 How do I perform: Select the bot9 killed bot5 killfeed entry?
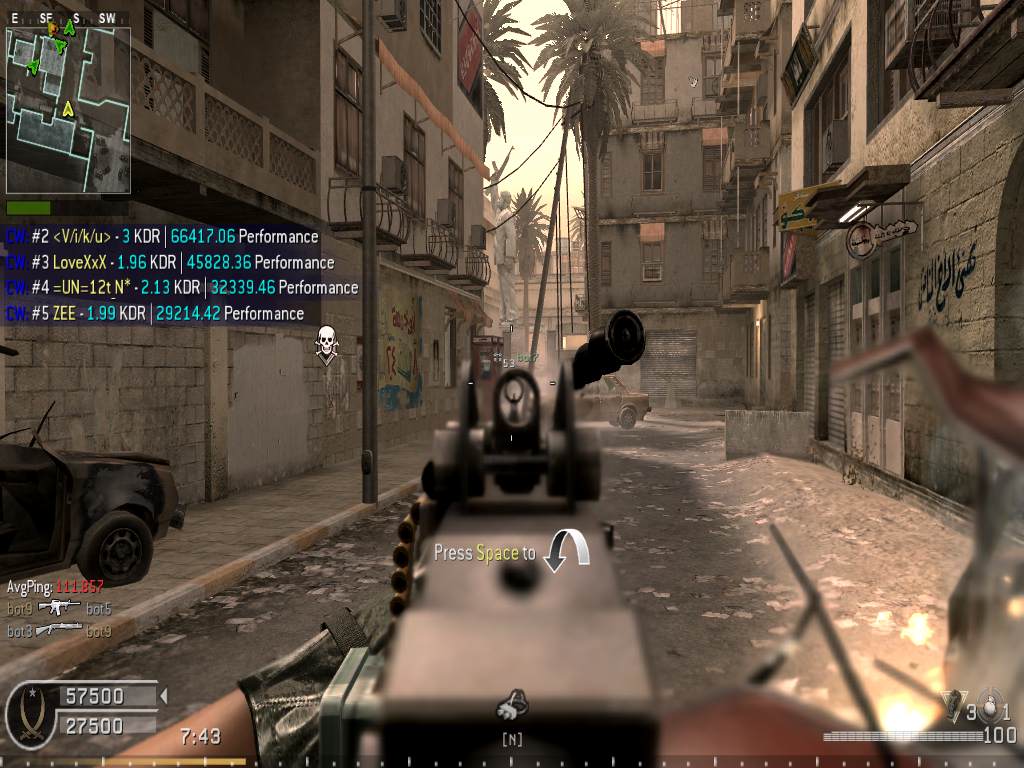pyautogui.click(x=59, y=608)
